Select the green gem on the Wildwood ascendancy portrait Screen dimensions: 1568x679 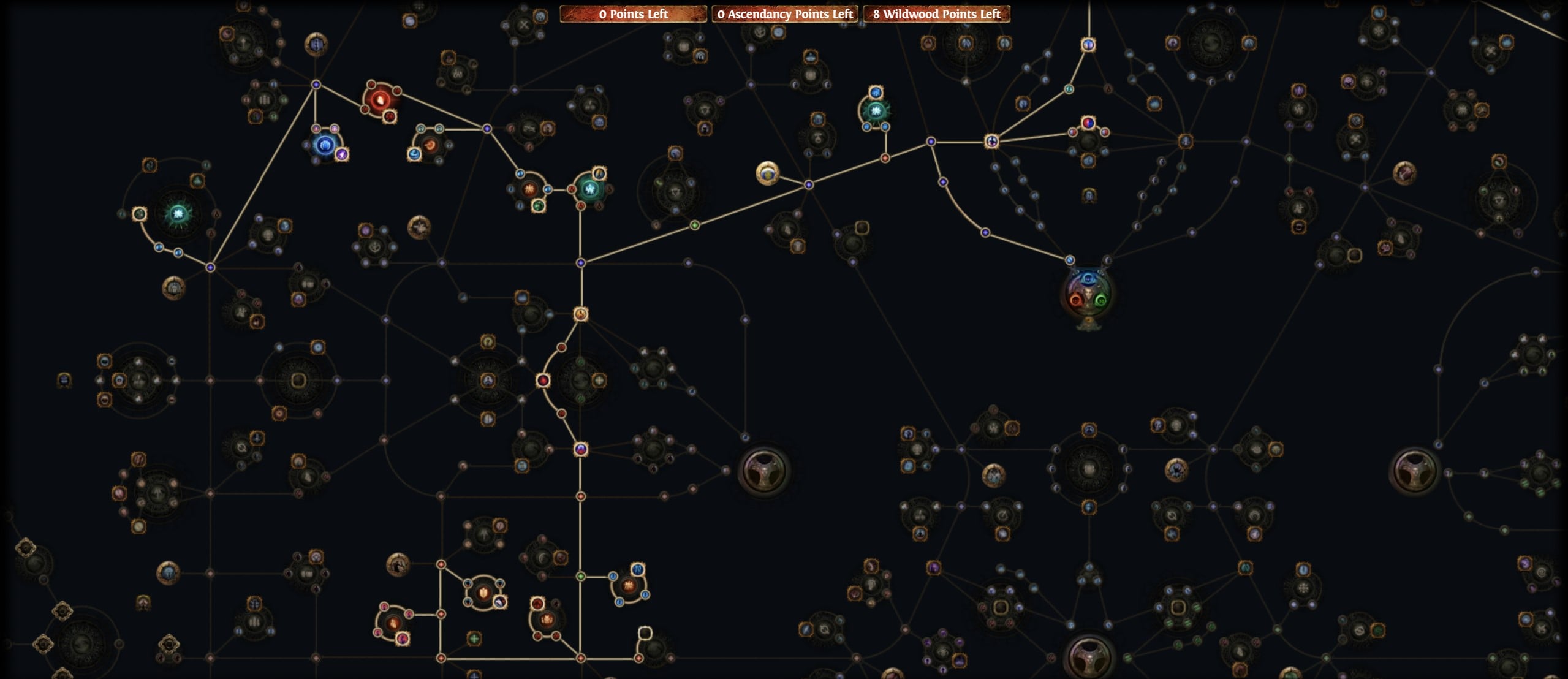tap(1100, 301)
